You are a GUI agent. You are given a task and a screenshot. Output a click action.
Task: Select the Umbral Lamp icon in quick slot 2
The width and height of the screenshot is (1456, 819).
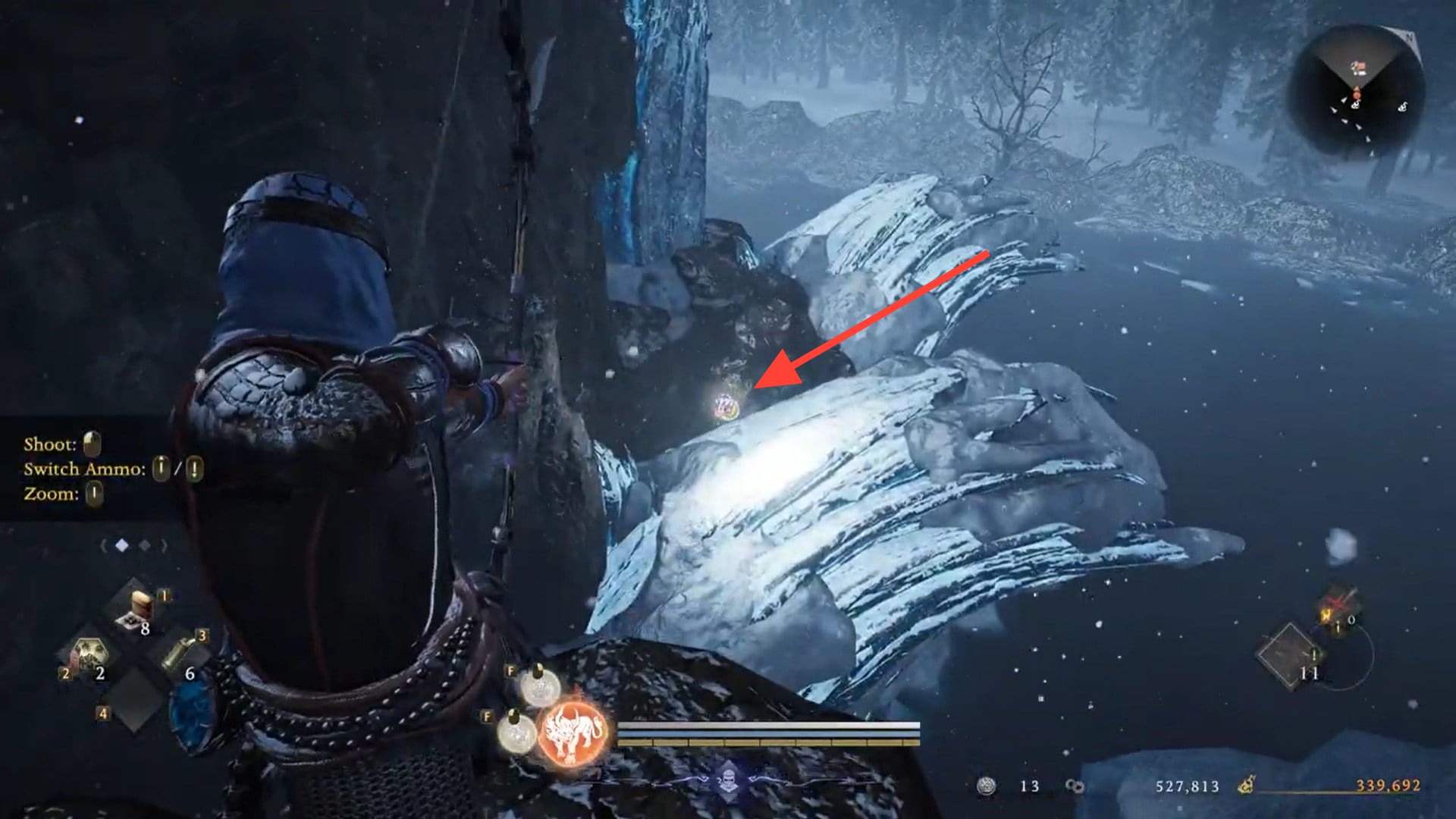click(88, 653)
